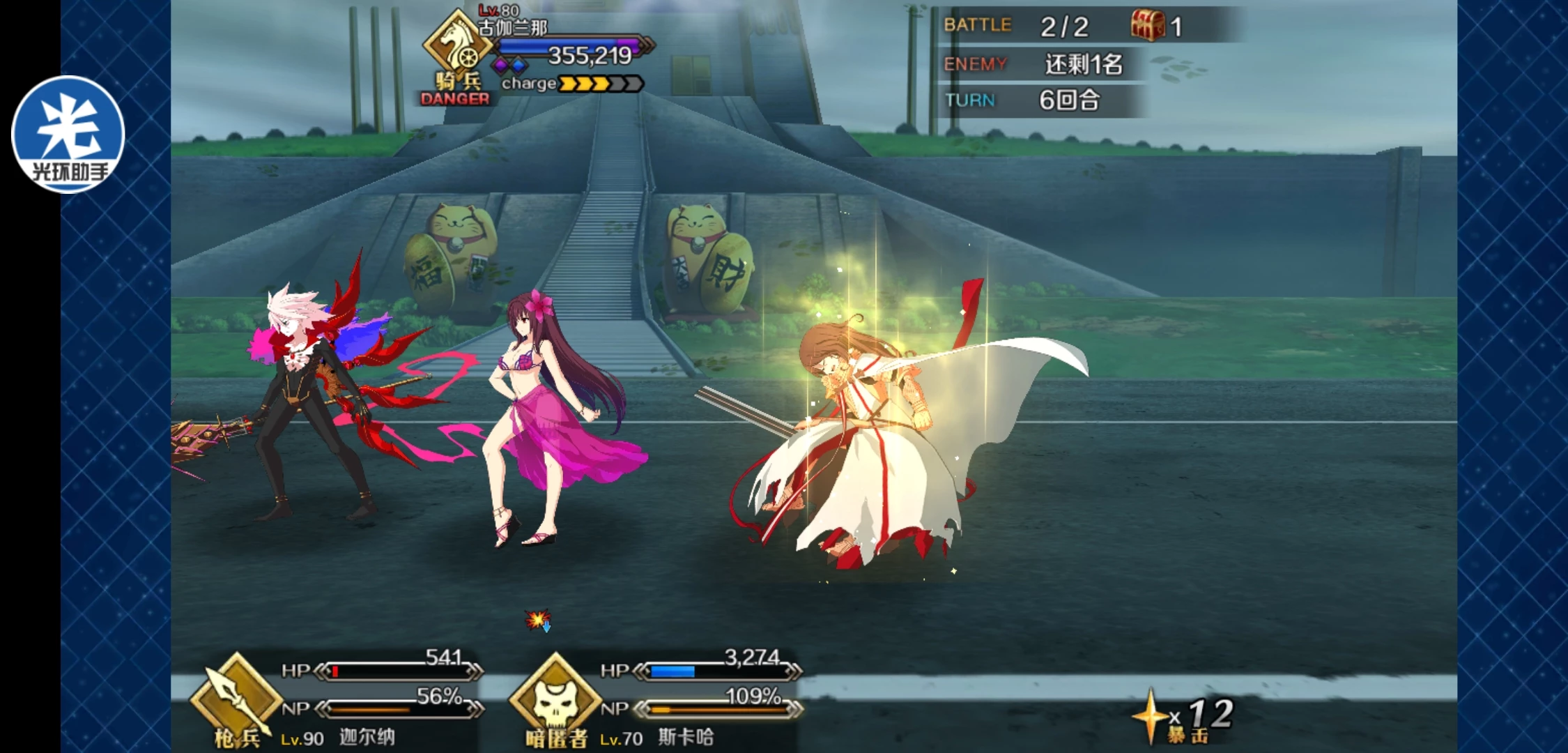
Task: Select the enemy Rider class icon
Action: [x=457, y=46]
